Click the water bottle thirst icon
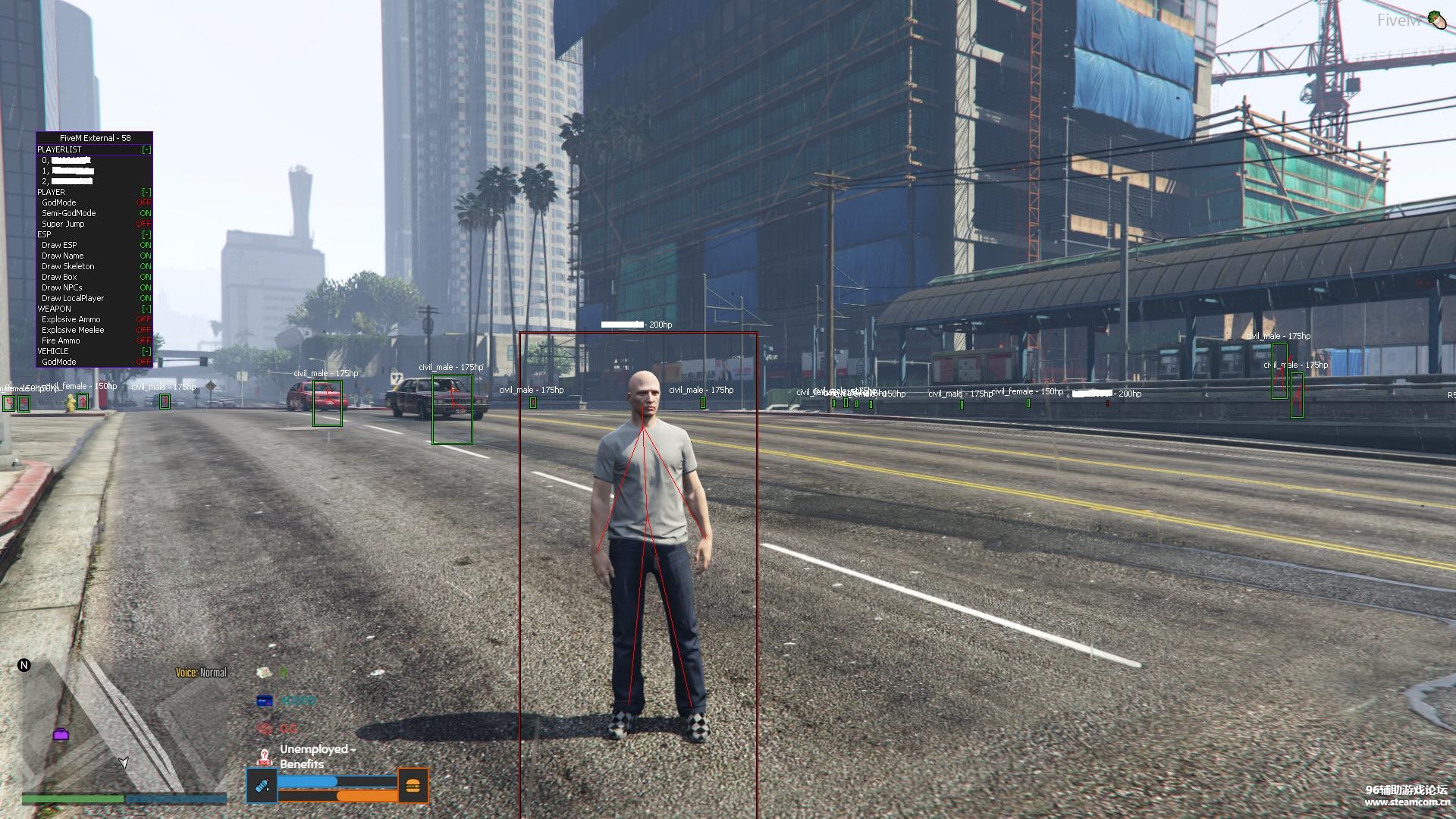 coord(262,786)
